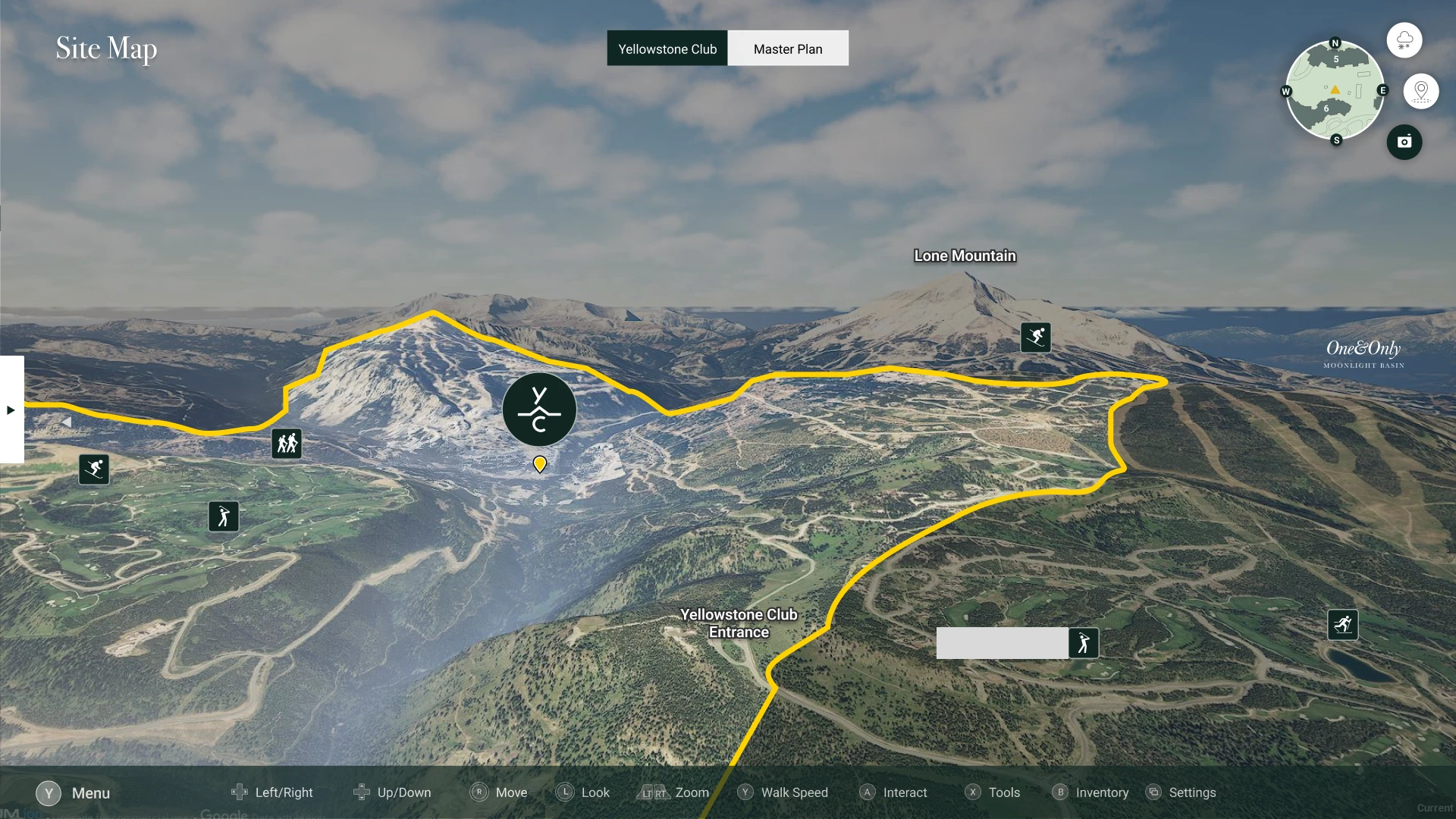This screenshot has height=819, width=1456.
Task: Select the cross-country skier marker
Action: pos(1343,625)
